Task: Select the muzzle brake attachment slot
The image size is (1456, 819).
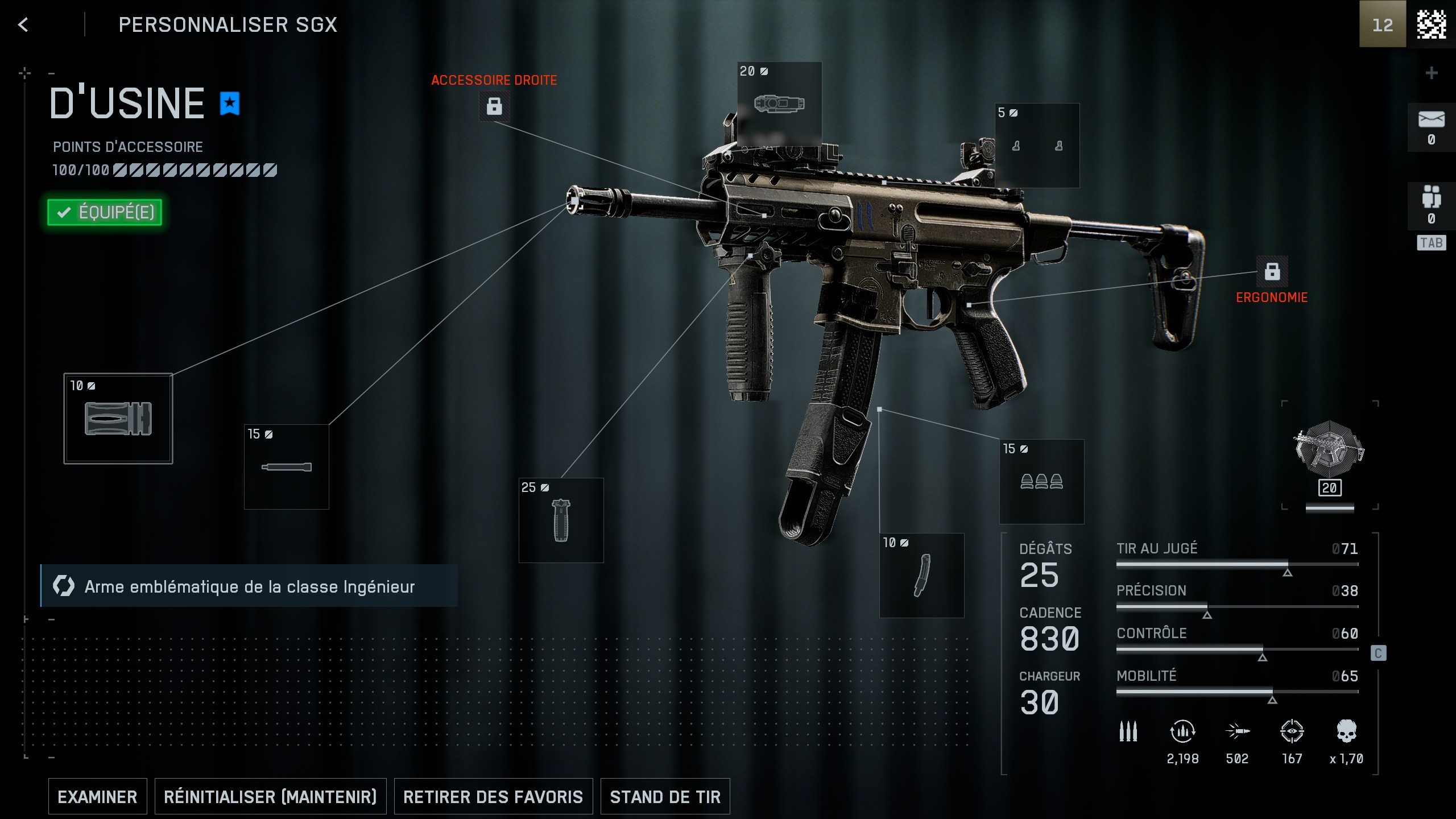Action: (118, 417)
